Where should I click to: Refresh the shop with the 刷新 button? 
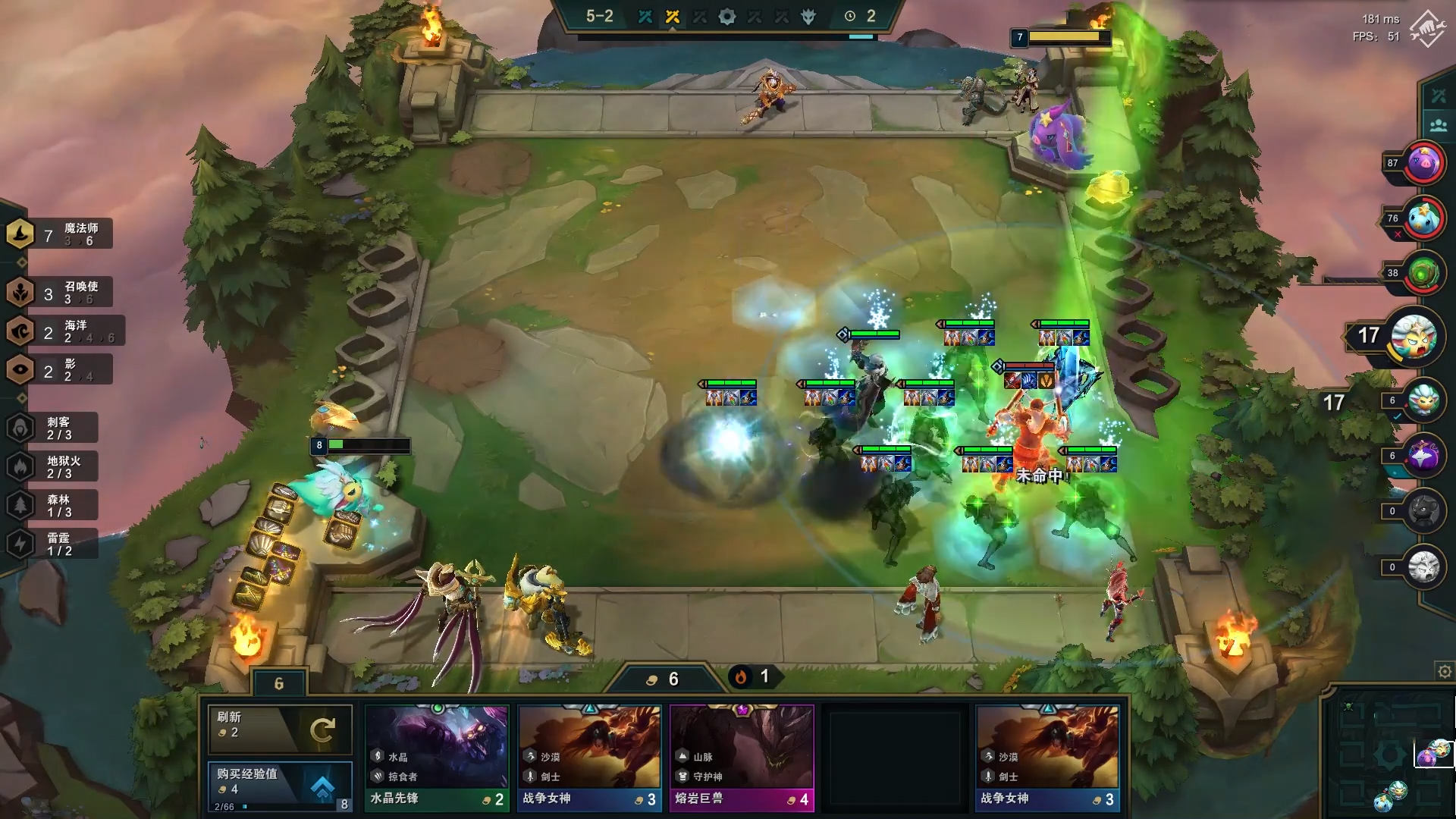(279, 729)
